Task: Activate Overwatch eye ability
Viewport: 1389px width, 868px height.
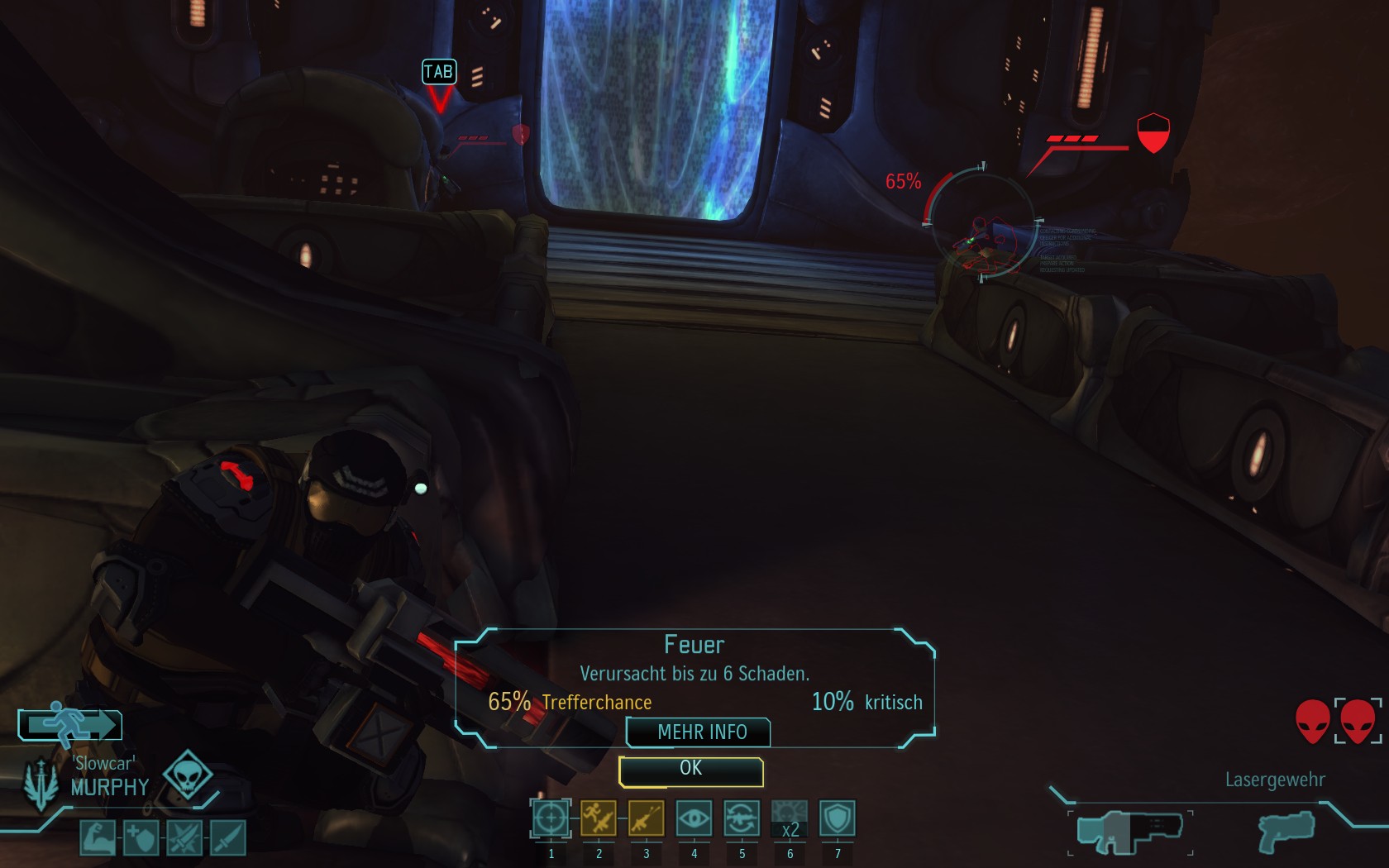Action: (694, 819)
